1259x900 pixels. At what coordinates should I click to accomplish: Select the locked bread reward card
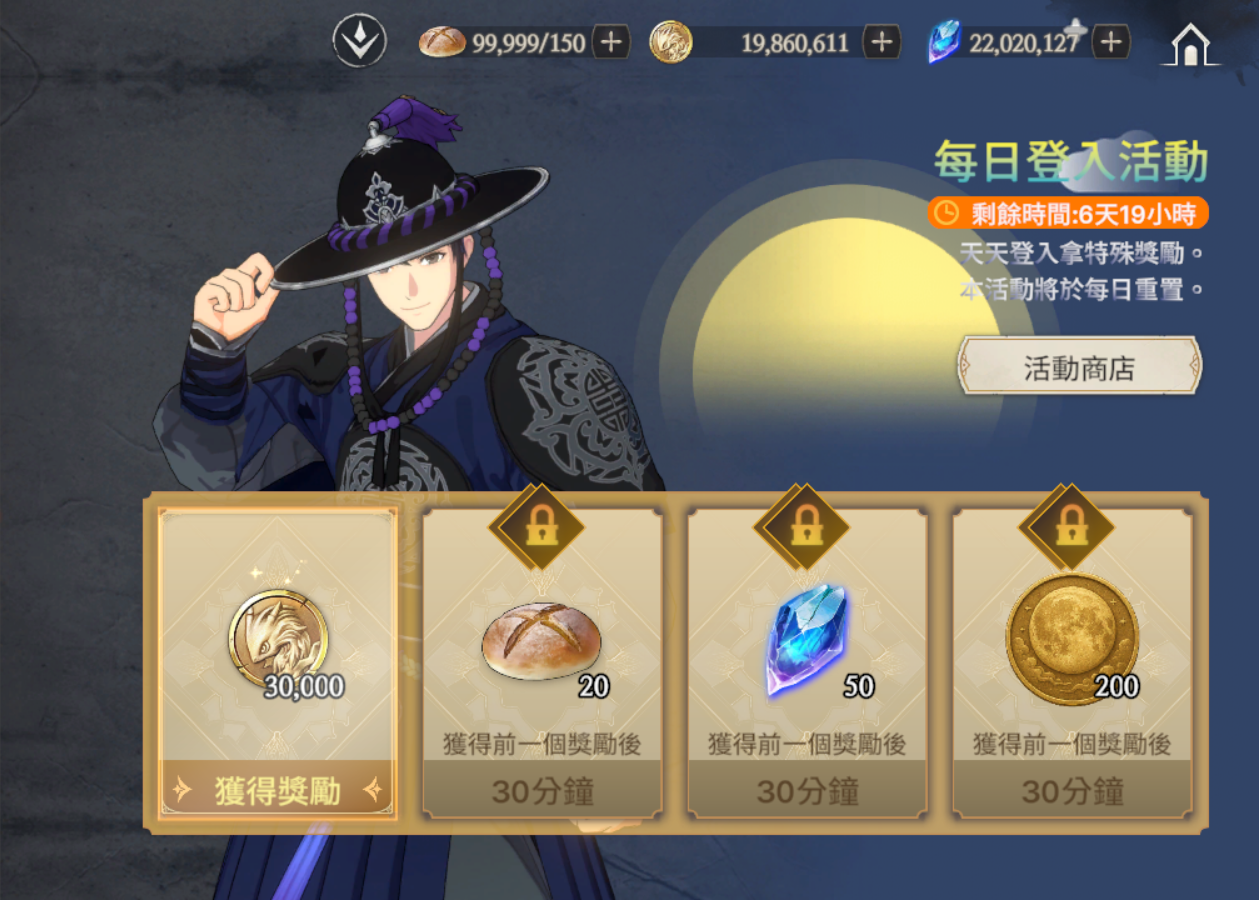[x=542, y=660]
